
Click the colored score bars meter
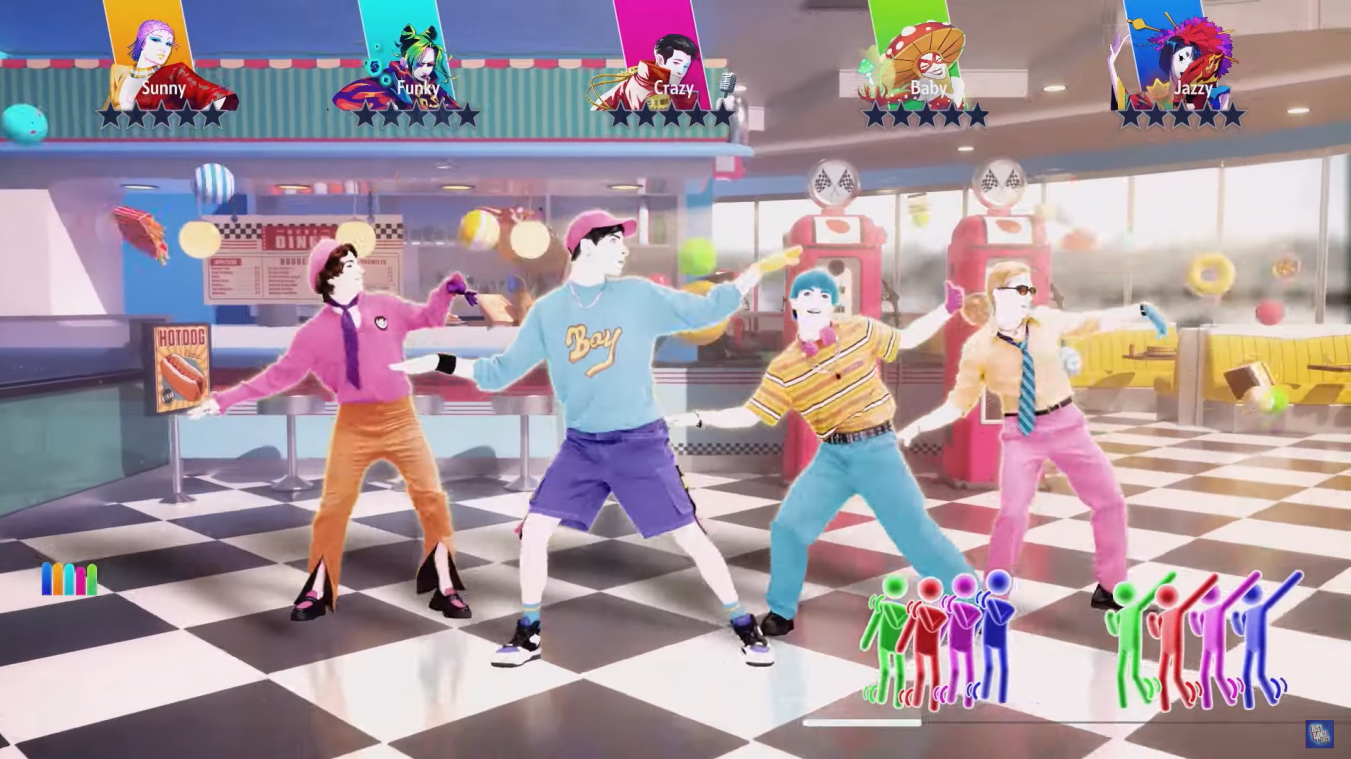tap(68, 577)
